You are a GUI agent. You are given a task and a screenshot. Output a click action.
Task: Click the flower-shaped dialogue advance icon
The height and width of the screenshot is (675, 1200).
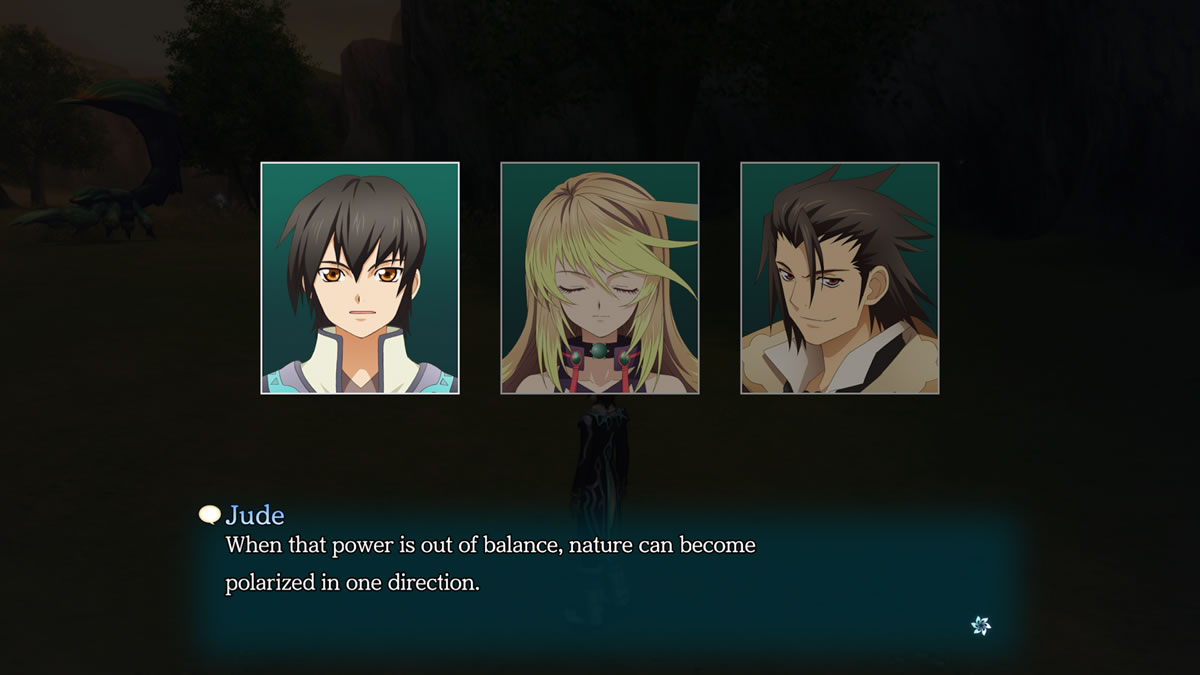coord(981,626)
